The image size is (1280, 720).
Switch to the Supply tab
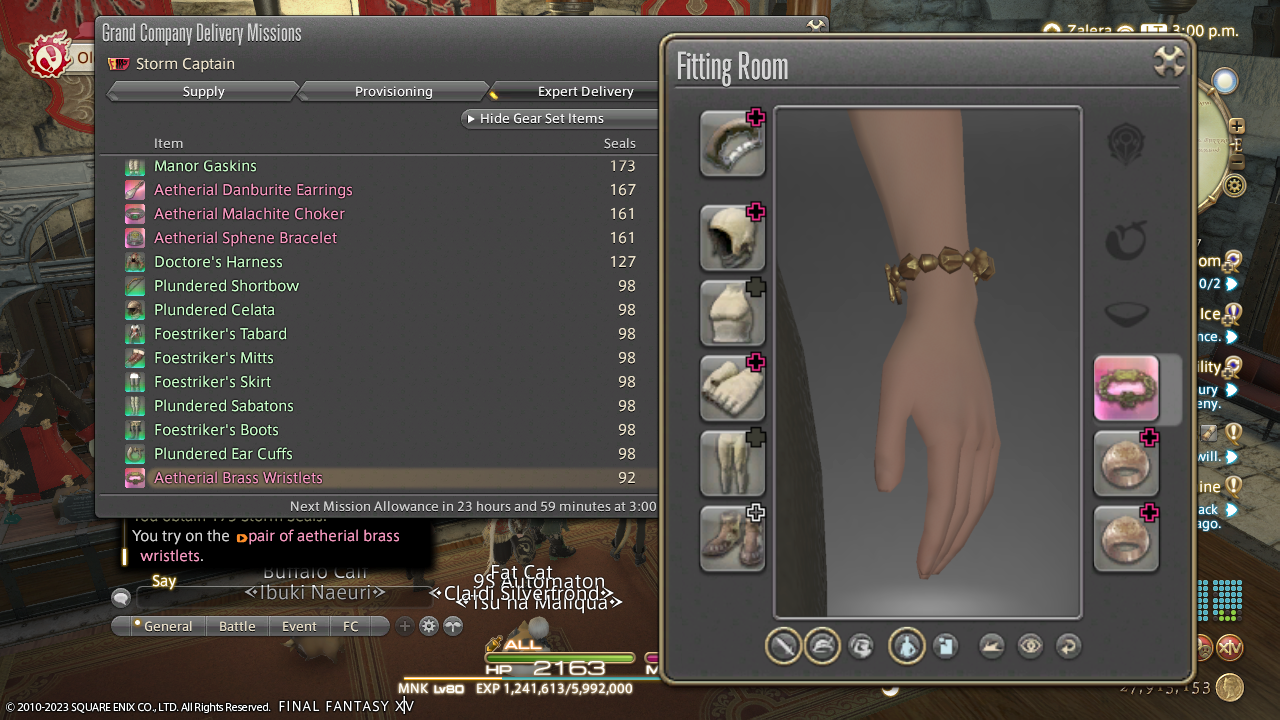tap(203, 91)
